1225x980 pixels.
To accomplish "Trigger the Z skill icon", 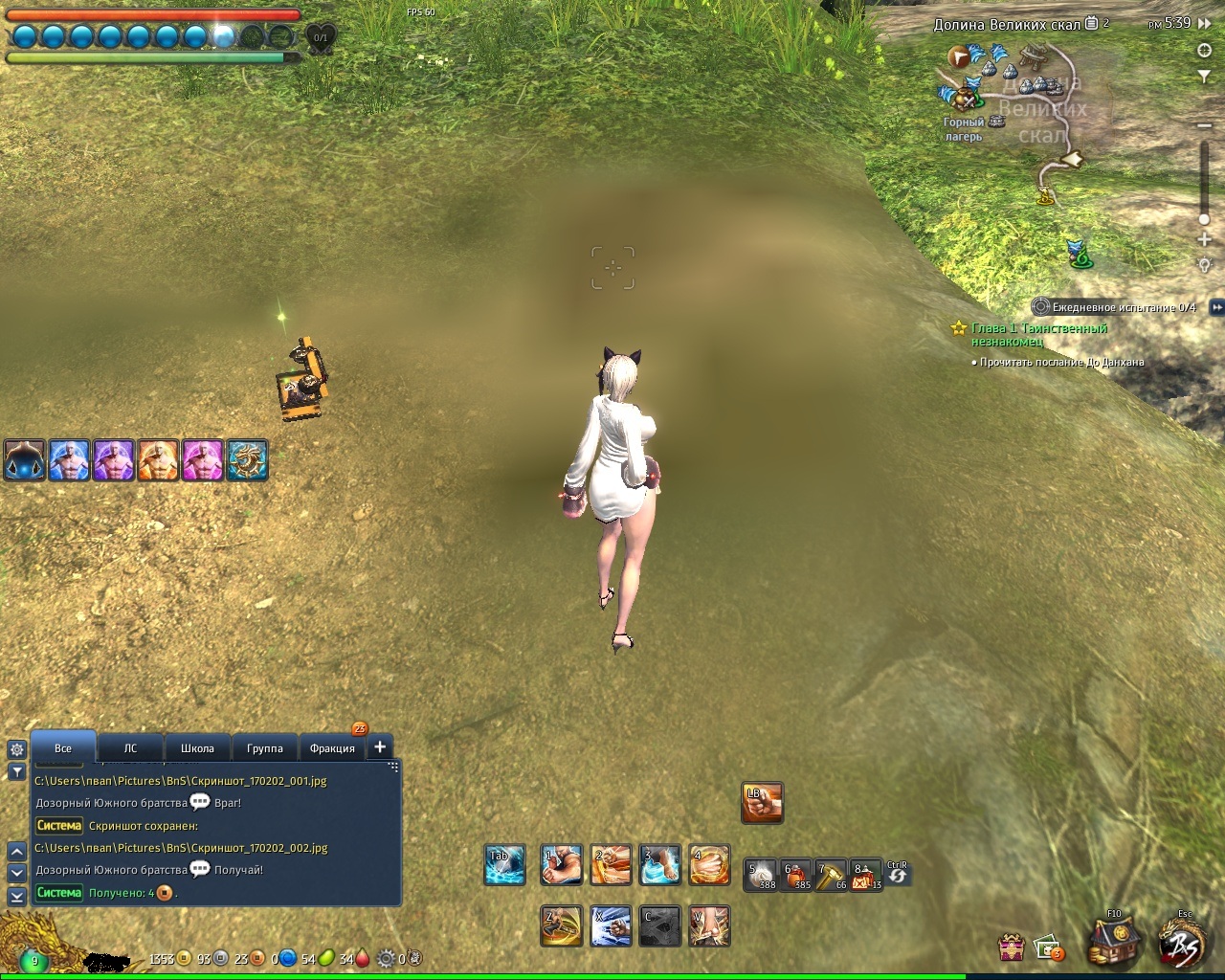I will (562, 925).
